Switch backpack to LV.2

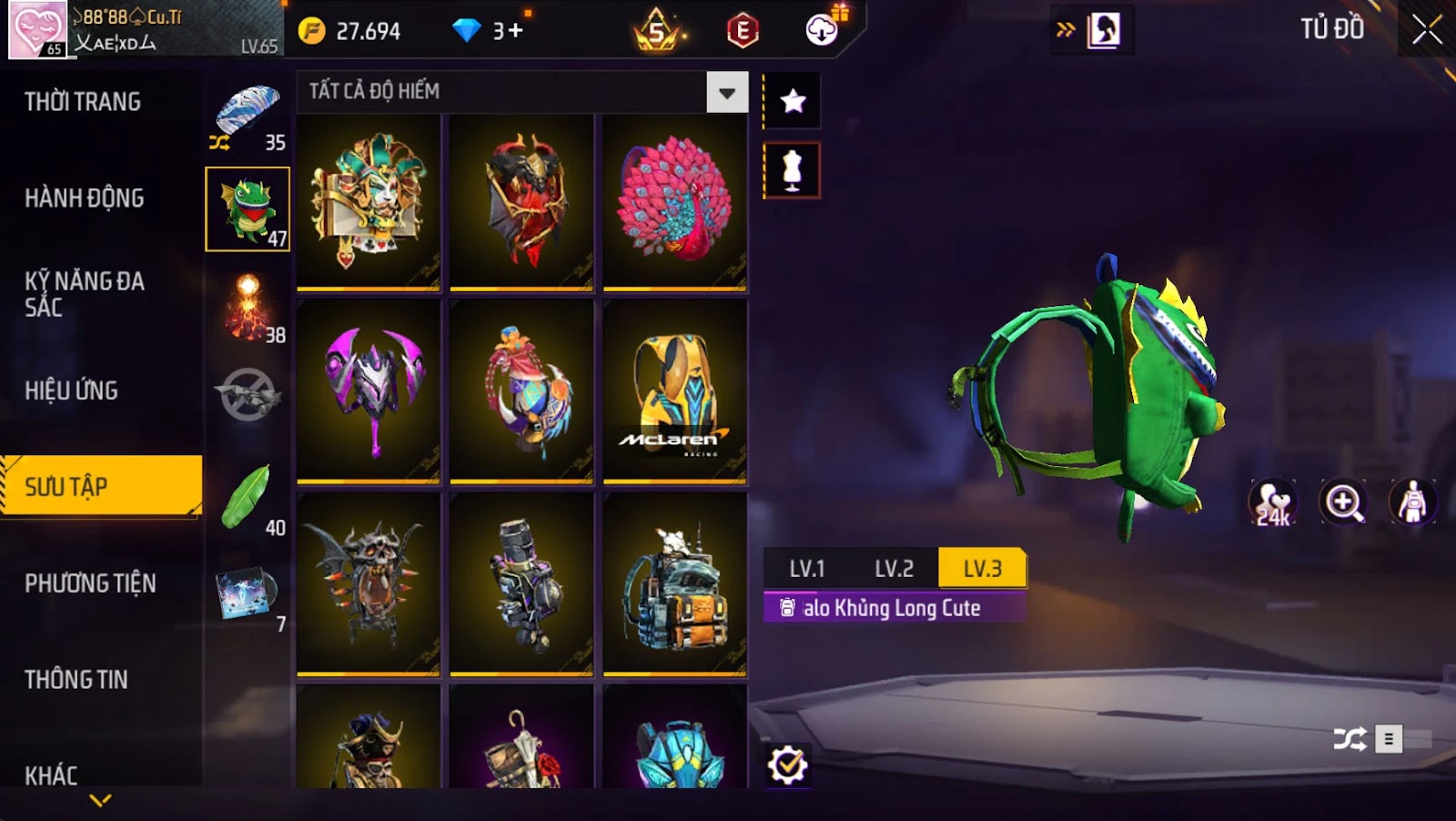[x=894, y=569]
